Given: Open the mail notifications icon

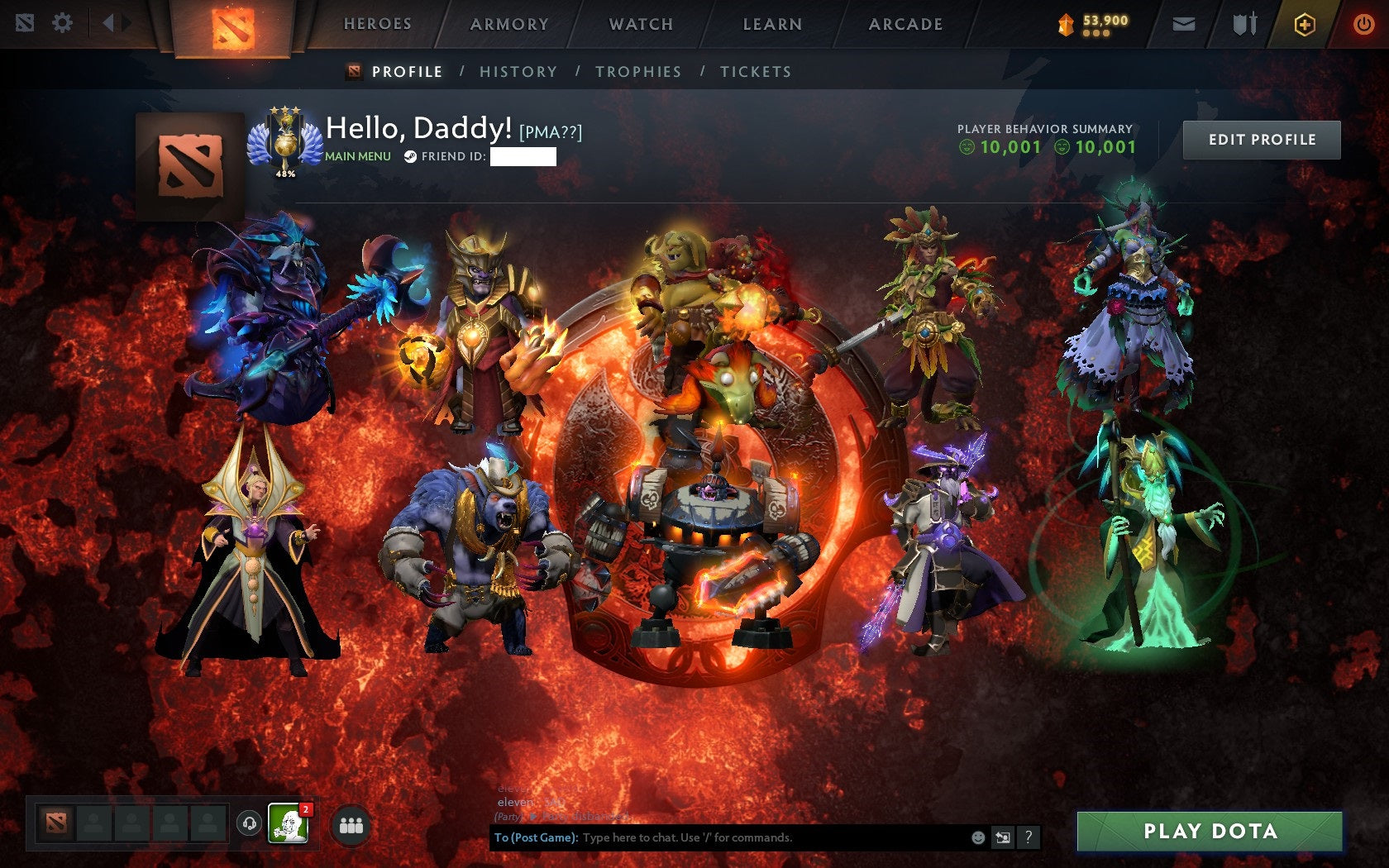Looking at the screenshot, I should click(1186, 24).
